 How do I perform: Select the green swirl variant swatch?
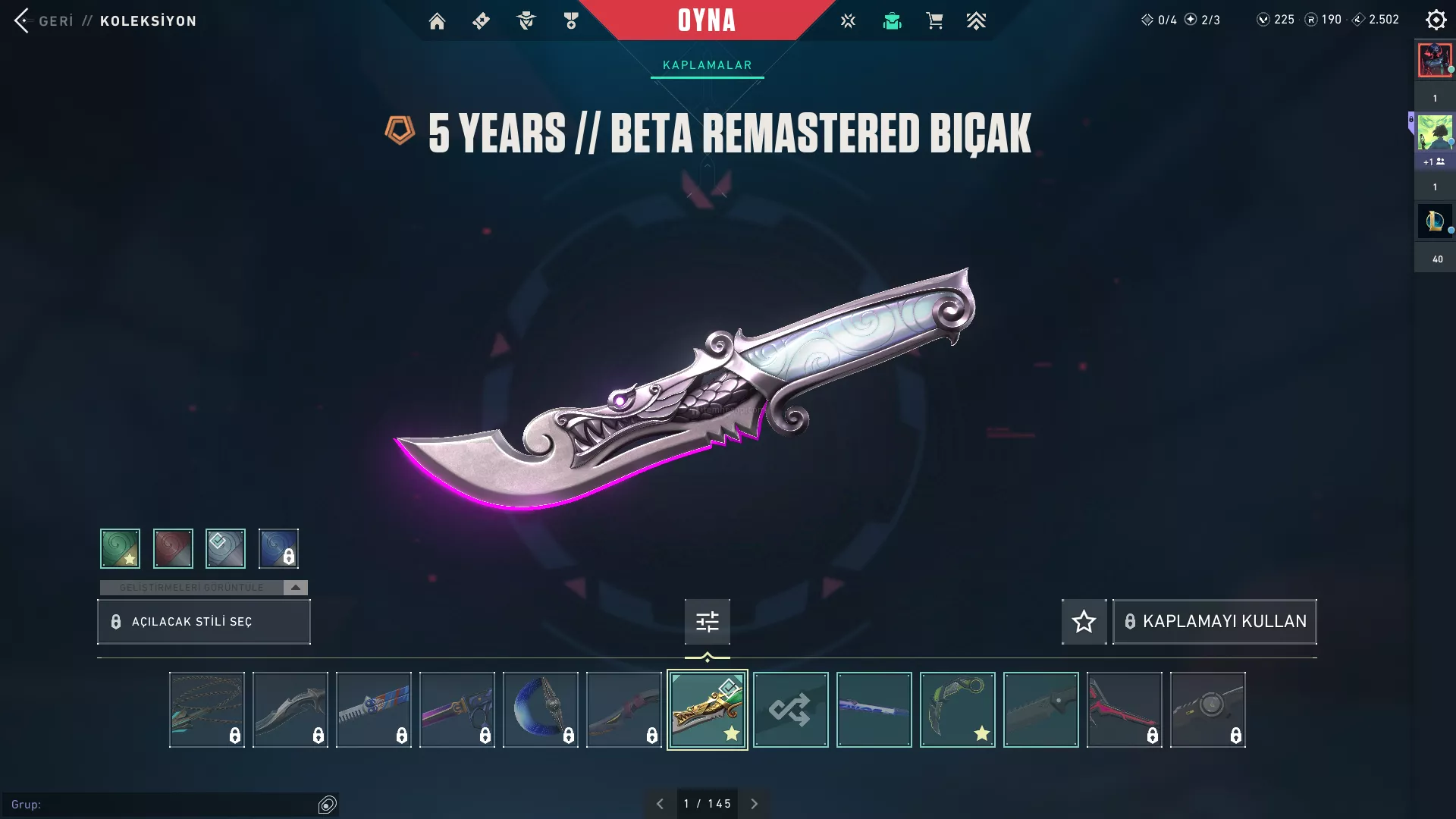pyautogui.click(x=120, y=548)
